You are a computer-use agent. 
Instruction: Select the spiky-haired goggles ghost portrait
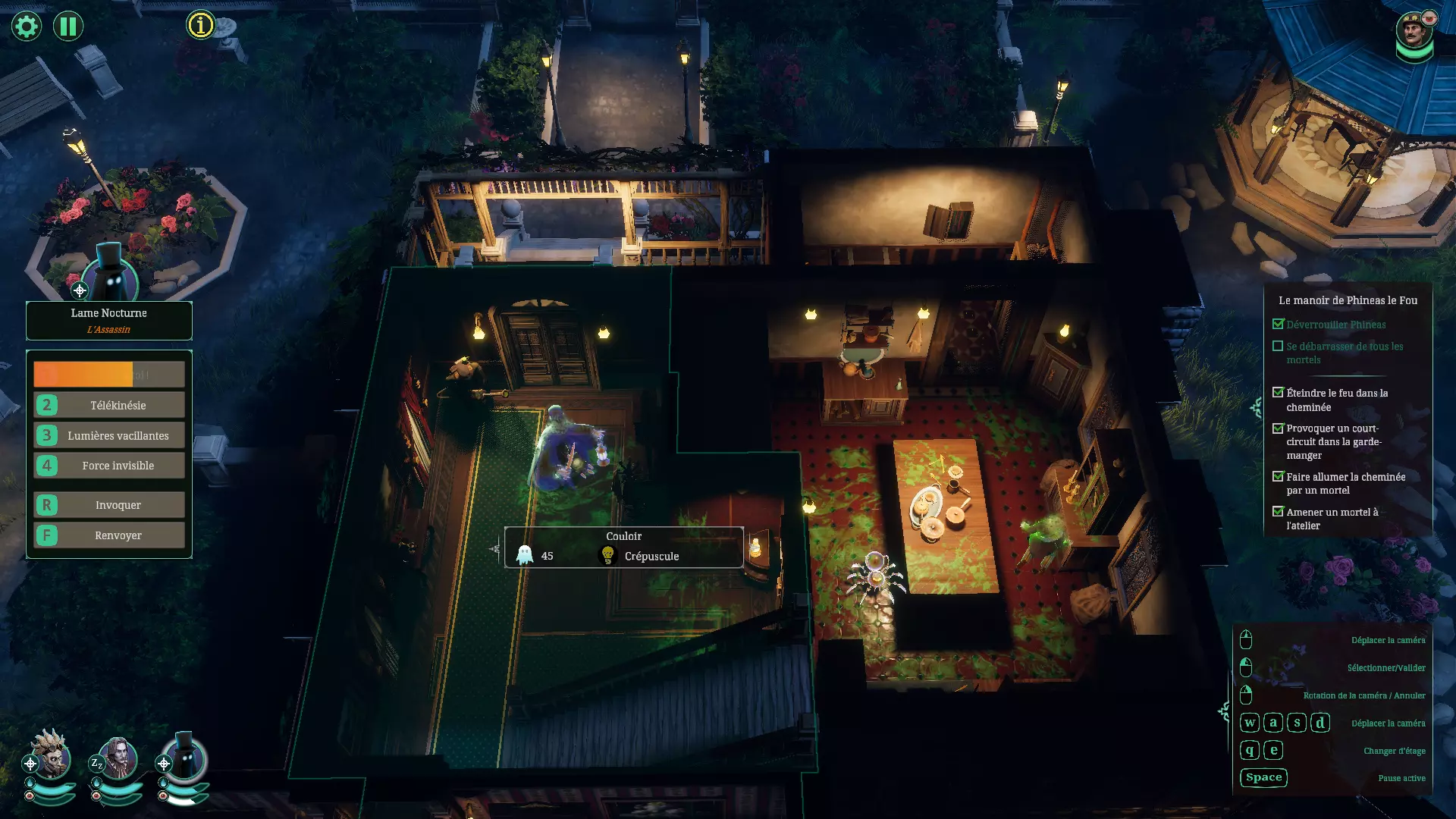tap(50, 756)
